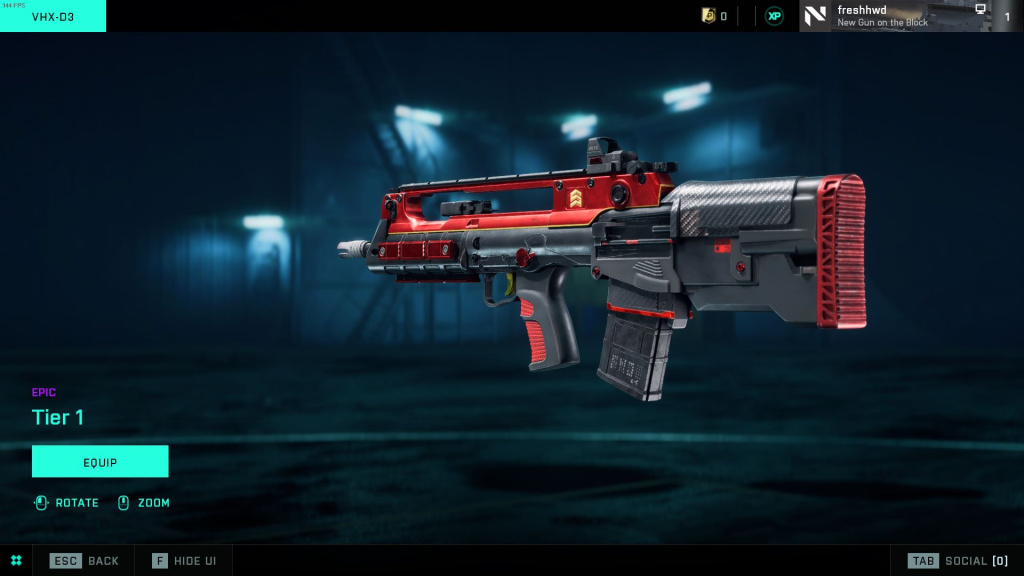Hide the UI overlay
This screenshot has width=1024, height=576.
185,561
